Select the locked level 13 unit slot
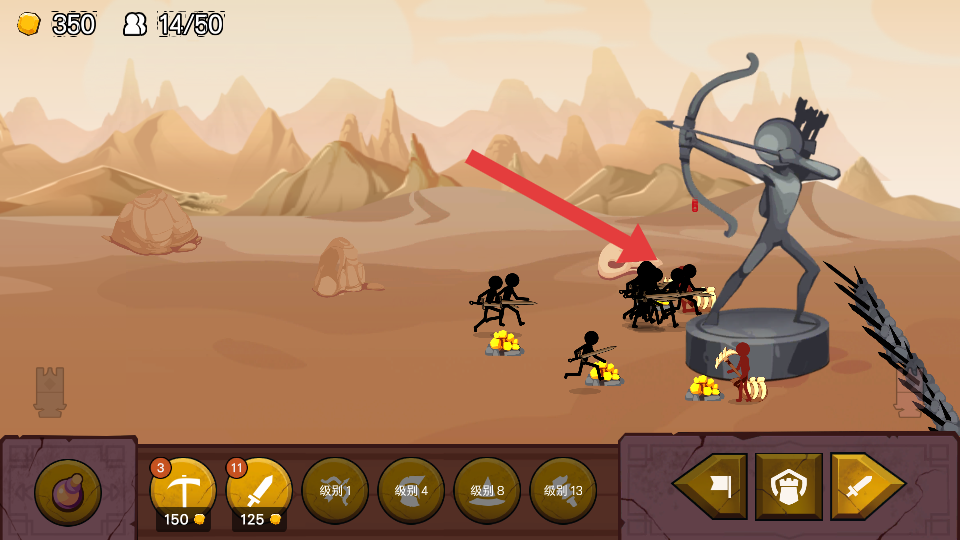This screenshot has width=960, height=540. pos(563,490)
